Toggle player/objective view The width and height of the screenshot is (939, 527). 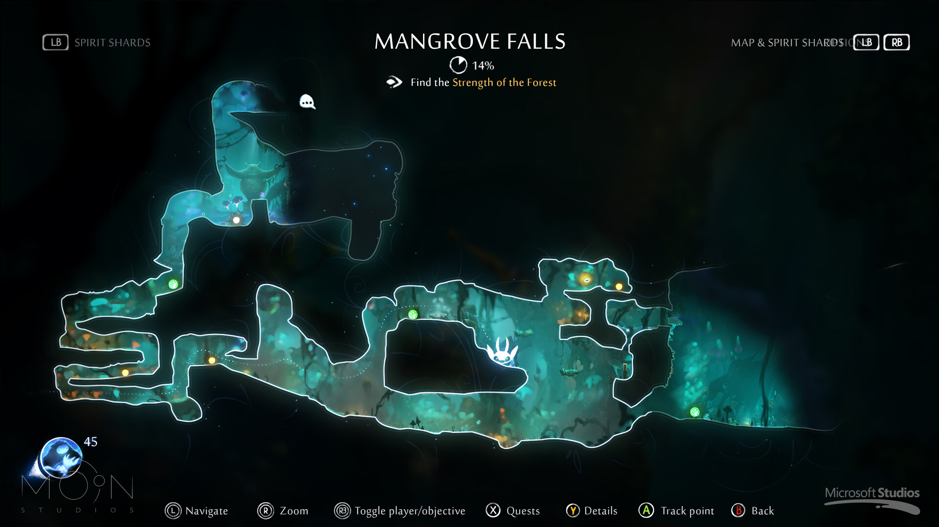click(399, 511)
